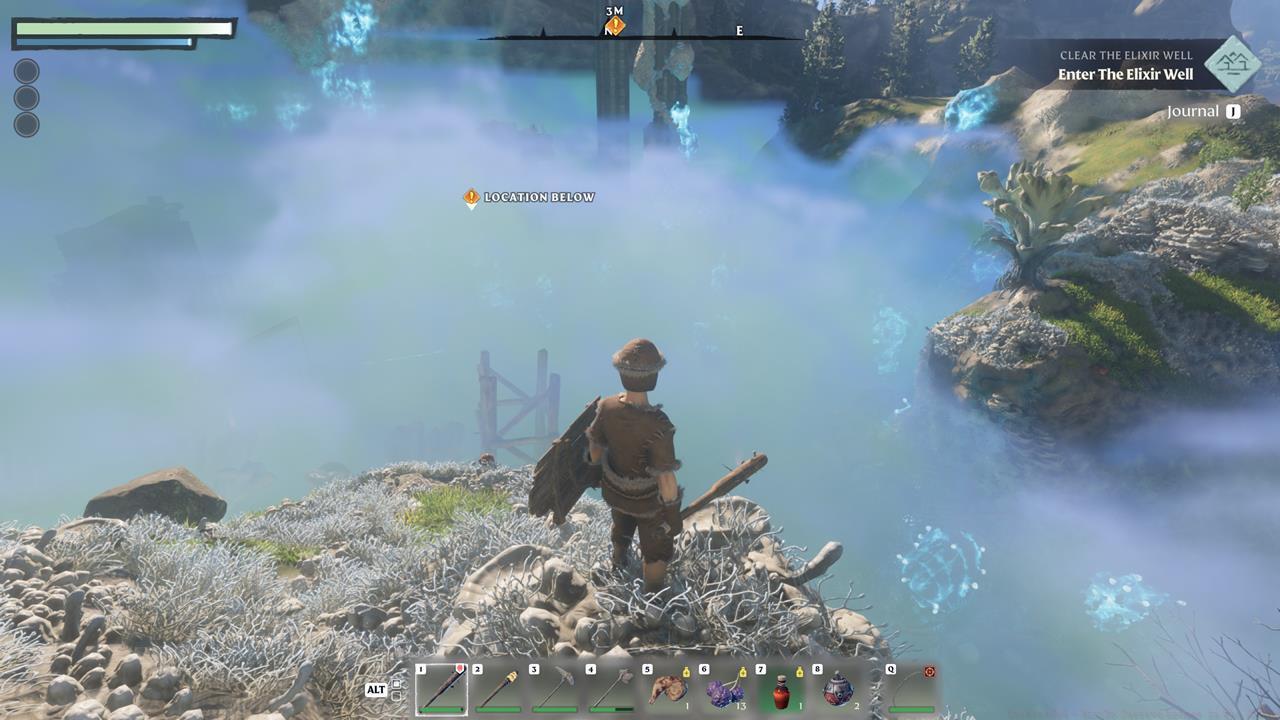Select the Enter The Elixir Well objective
1280x720 pixels.
(1124, 73)
